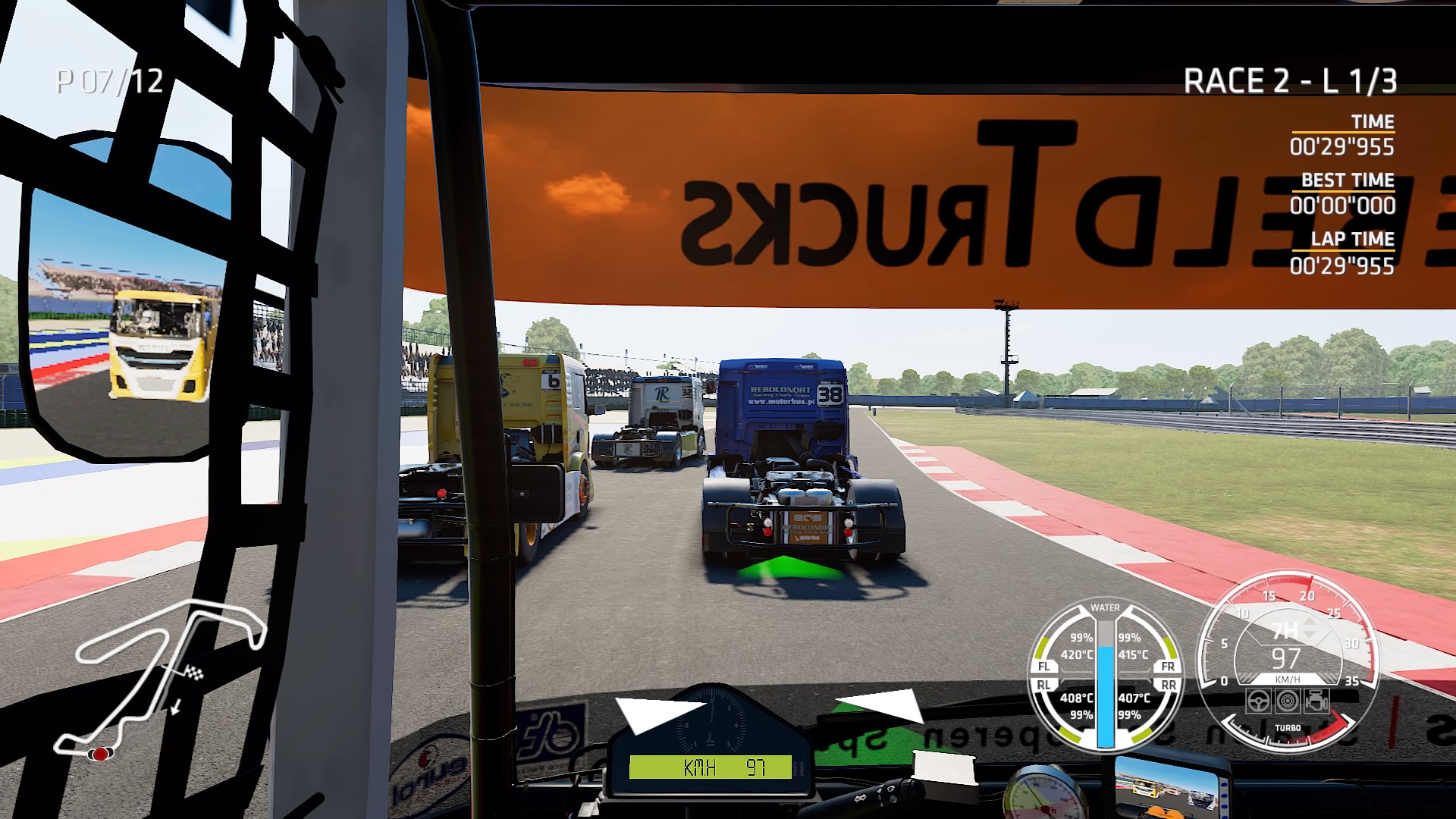
Task: Select the engine status icon
Action: [1316, 701]
